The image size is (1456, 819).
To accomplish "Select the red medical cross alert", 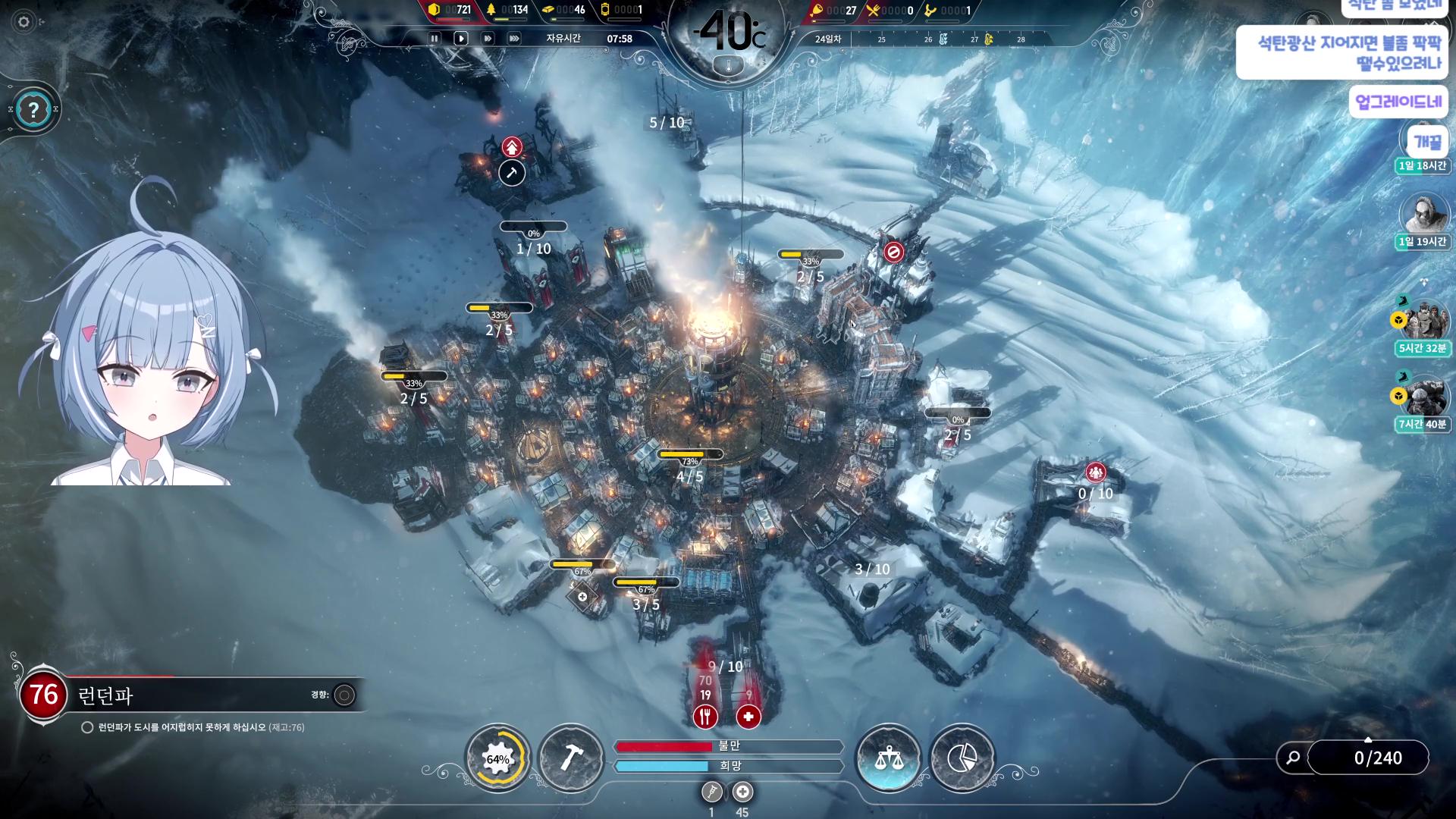I will pos(748,716).
